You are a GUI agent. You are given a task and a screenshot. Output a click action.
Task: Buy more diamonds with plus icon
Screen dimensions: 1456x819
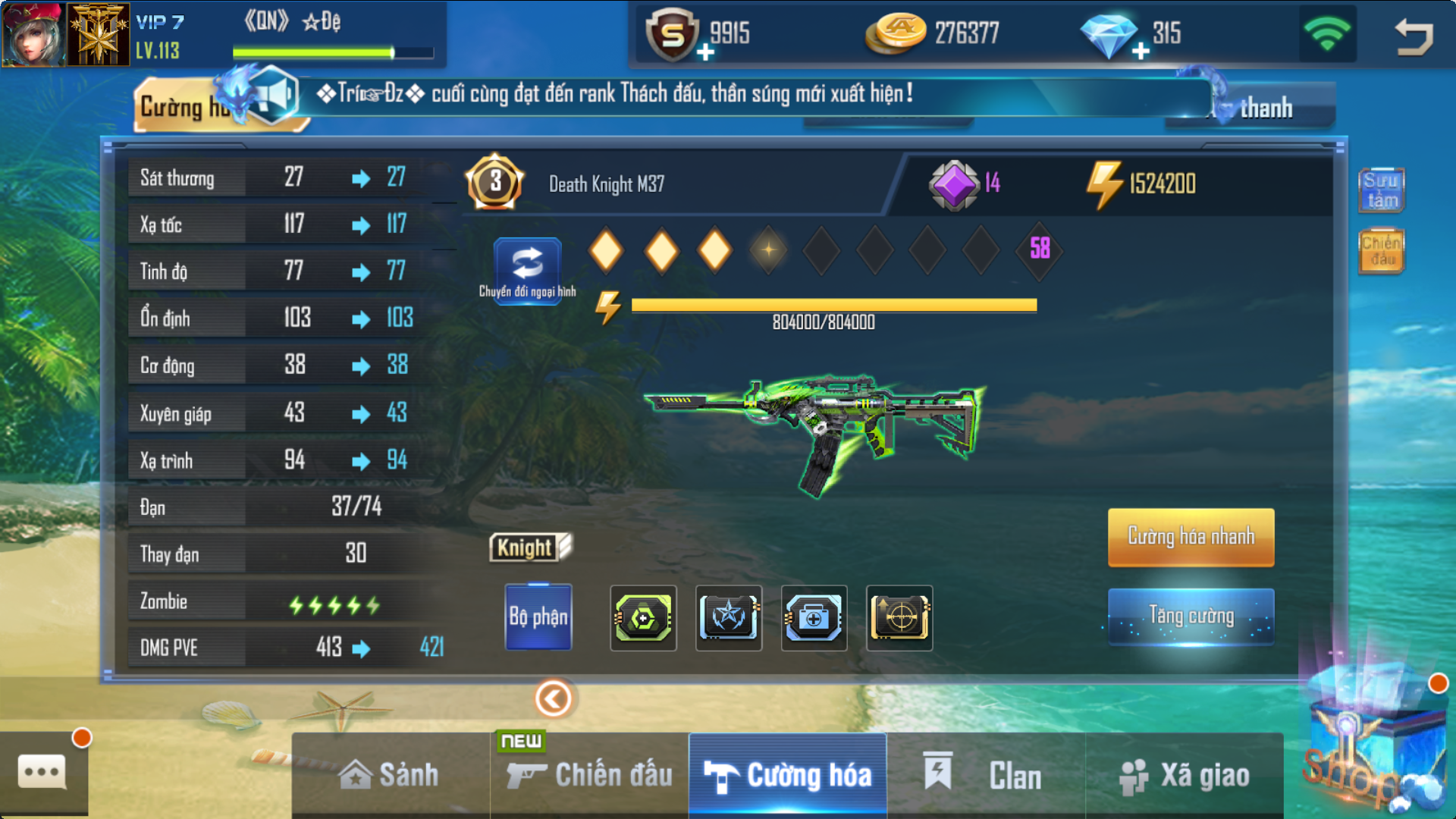[x=1141, y=52]
